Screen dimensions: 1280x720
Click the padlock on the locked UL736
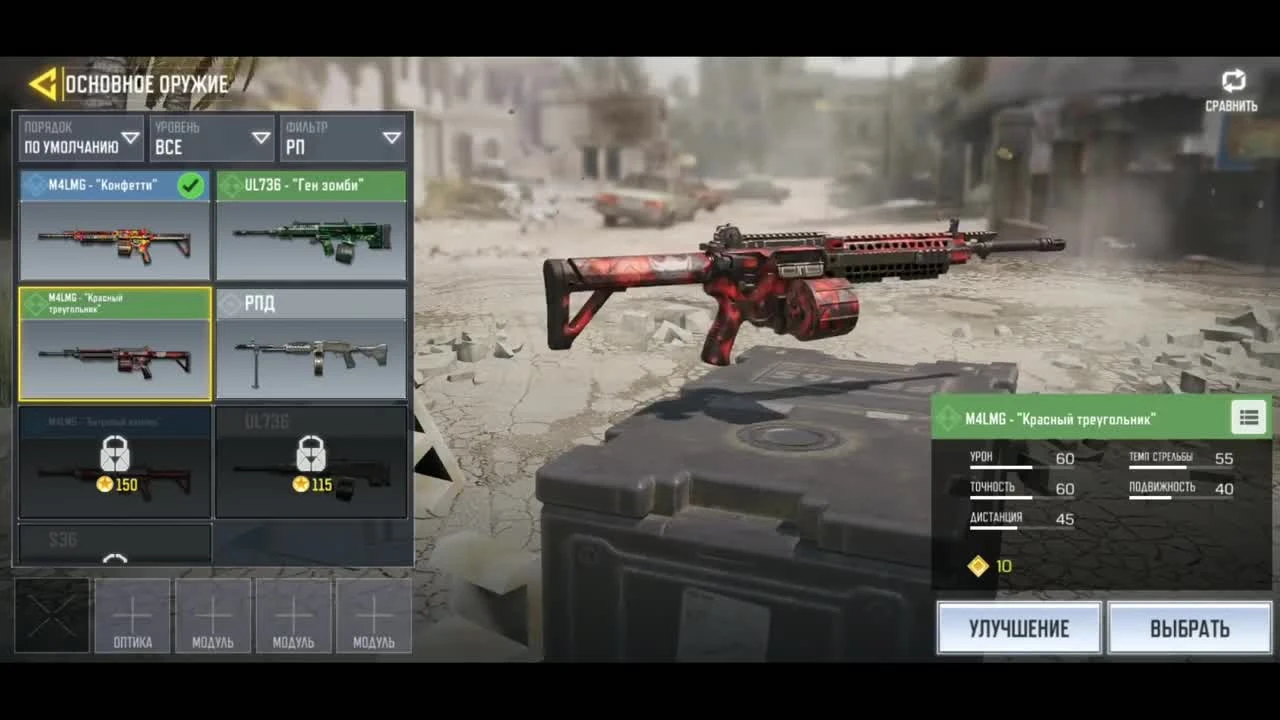click(x=311, y=455)
